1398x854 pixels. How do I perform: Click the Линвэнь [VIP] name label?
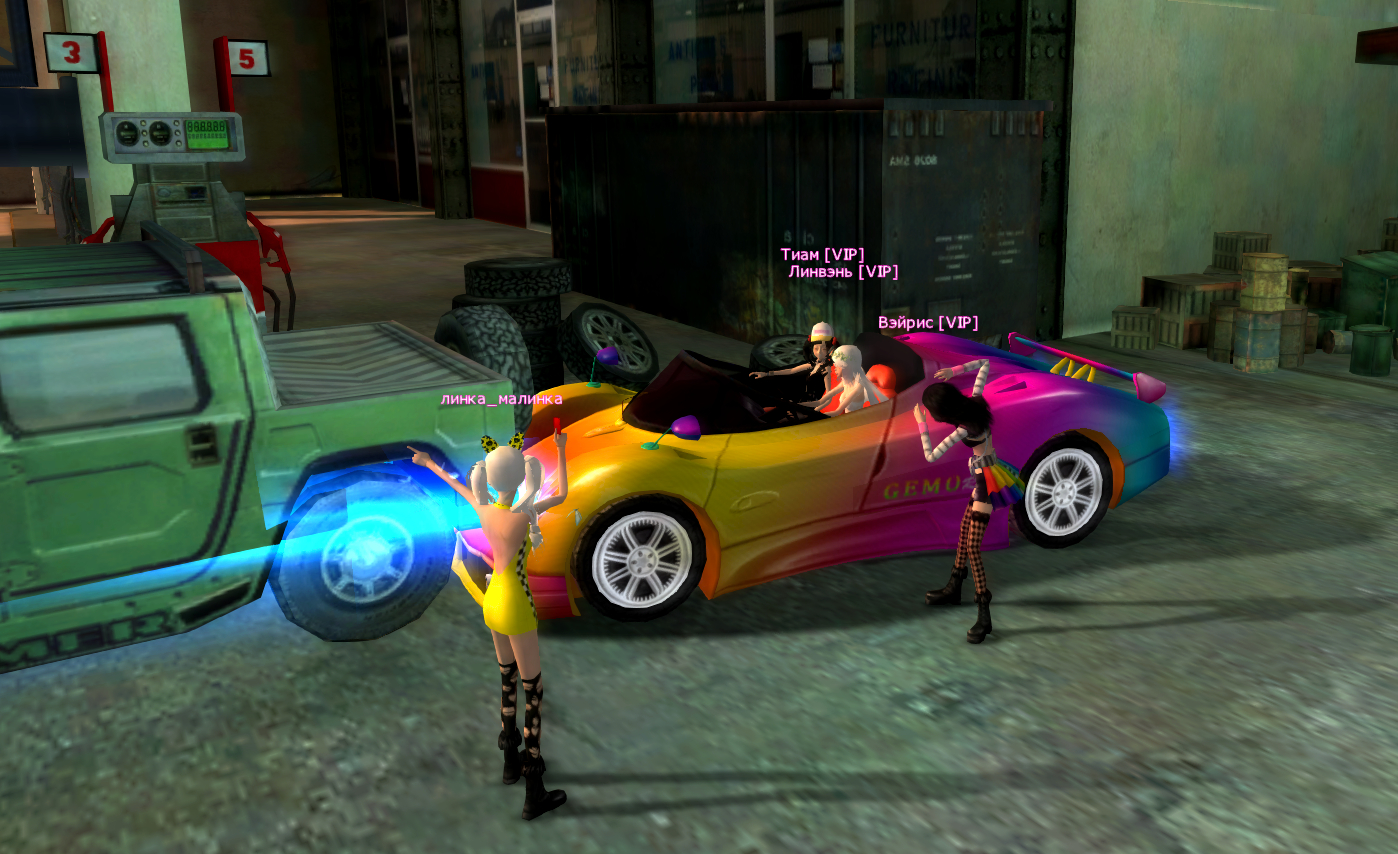(x=843, y=271)
